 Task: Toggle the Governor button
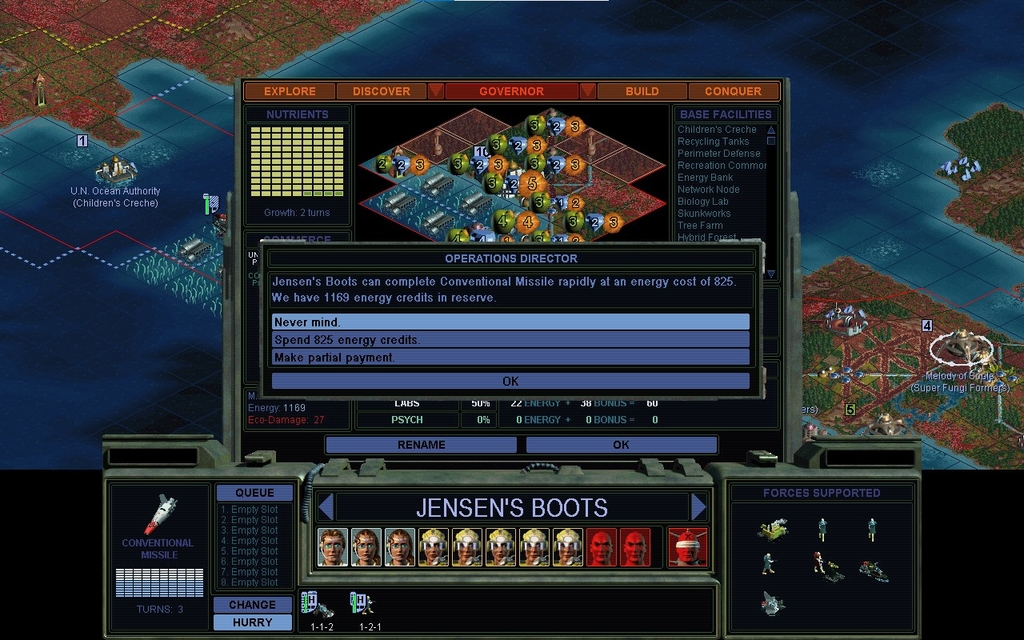coord(511,91)
